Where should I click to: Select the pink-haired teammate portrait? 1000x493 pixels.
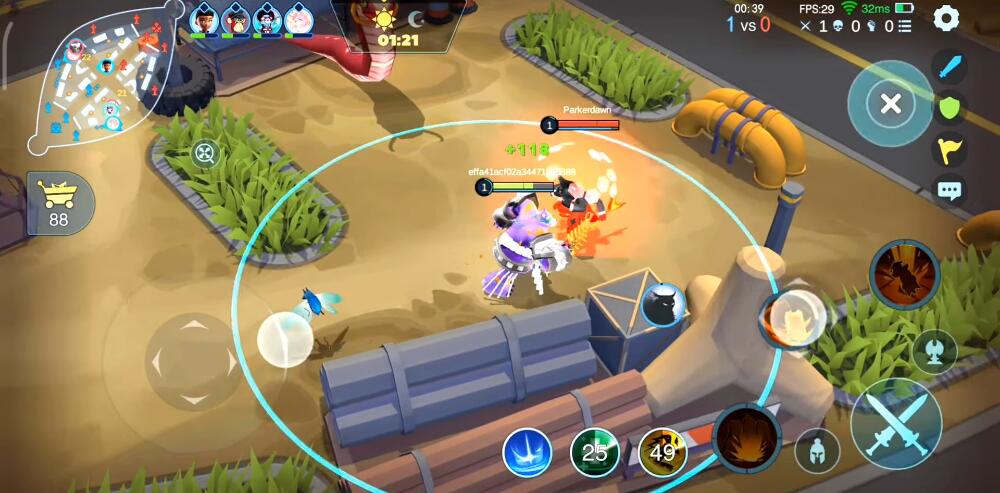(x=298, y=19)
